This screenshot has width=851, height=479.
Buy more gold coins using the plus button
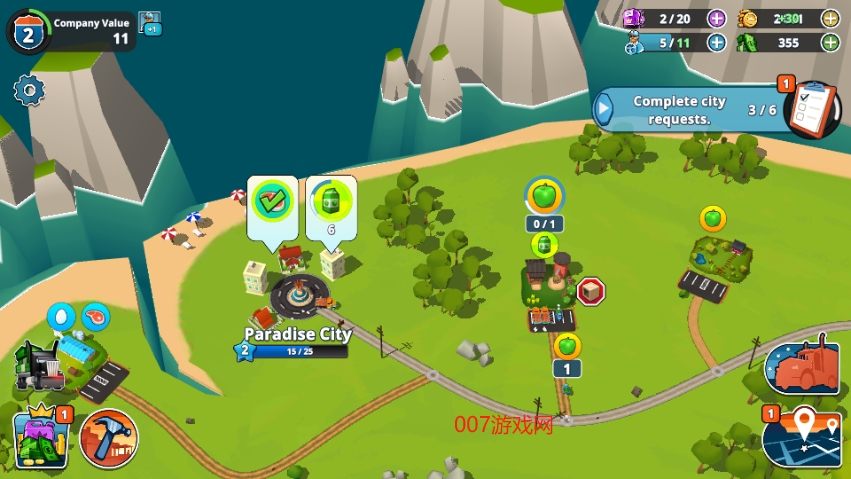(830, 18)
